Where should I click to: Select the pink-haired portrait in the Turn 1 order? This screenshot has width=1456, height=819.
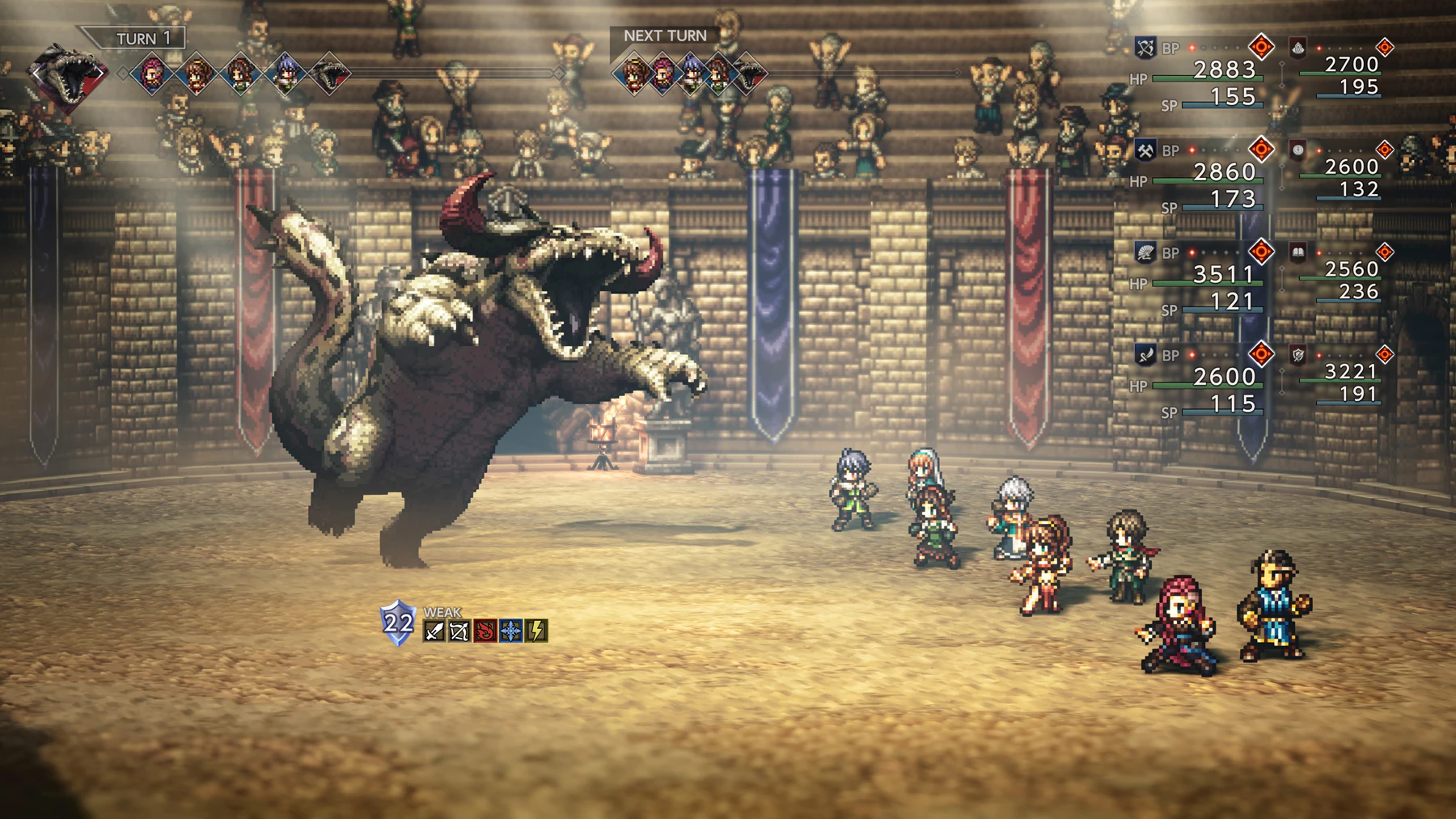tap(151, 74)
